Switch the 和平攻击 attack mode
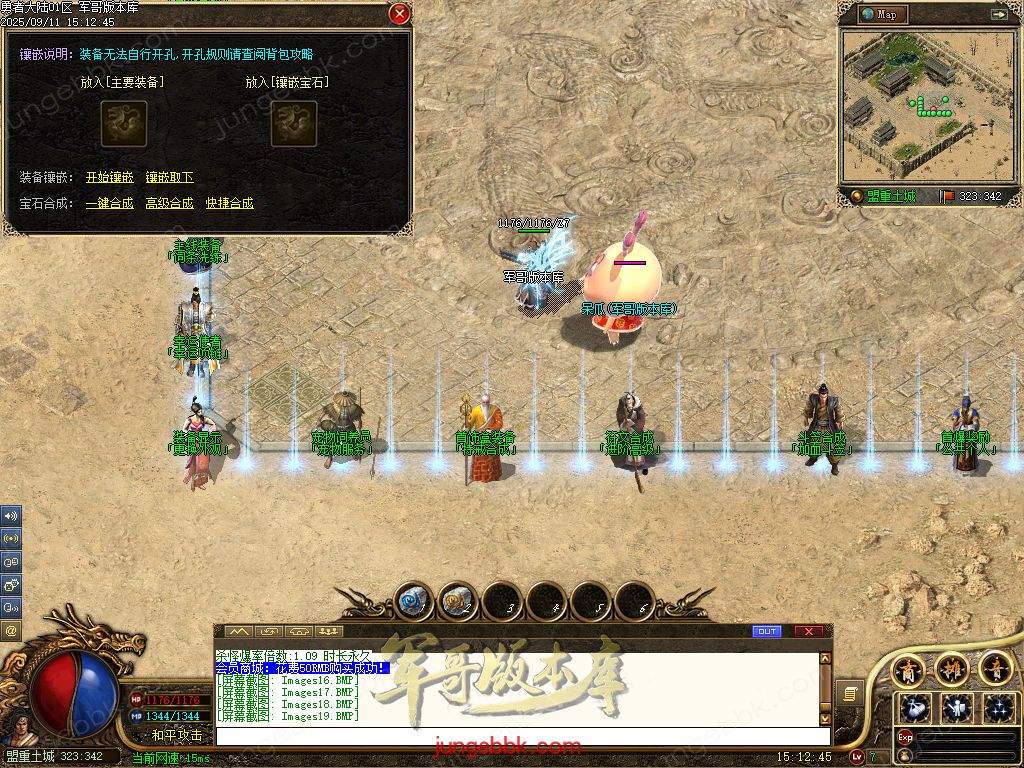 point(177,735)
